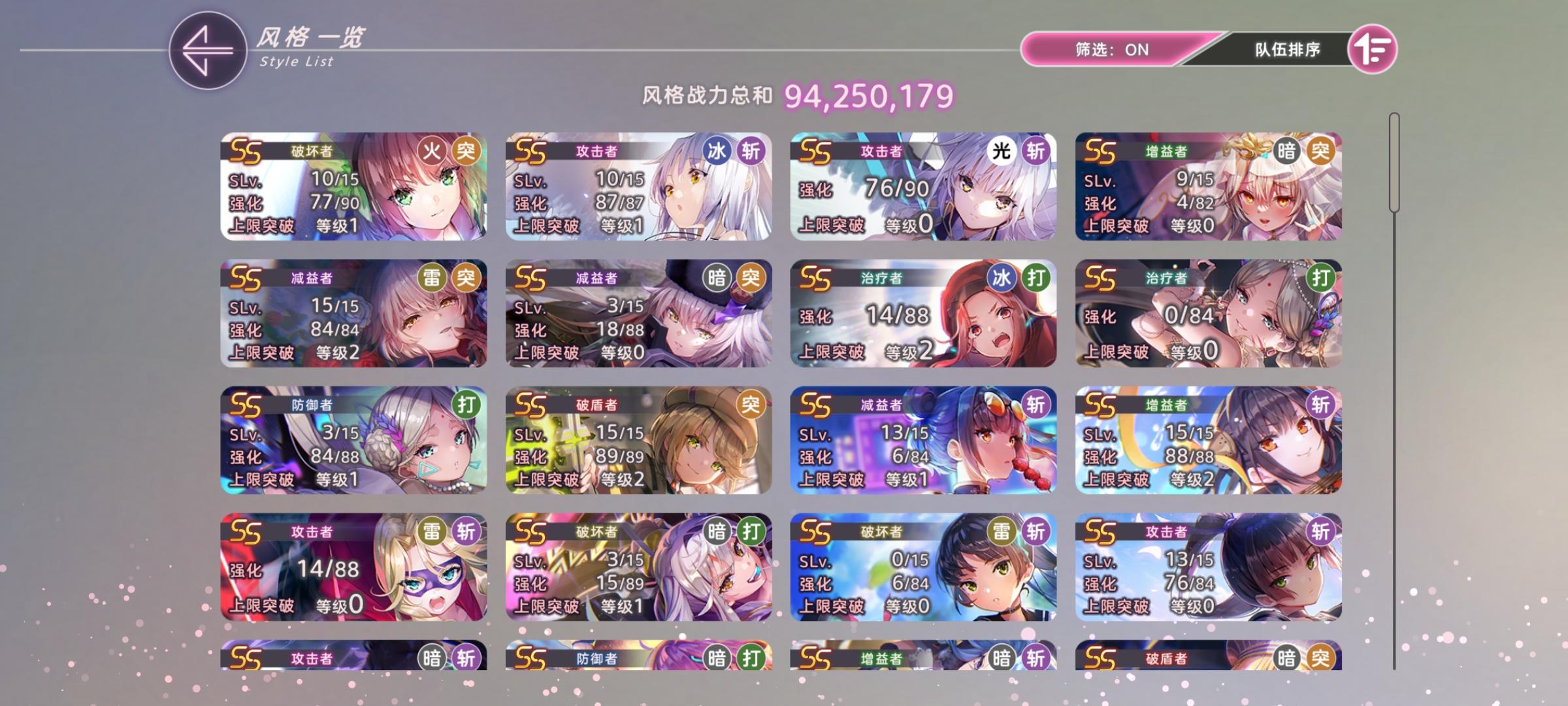
Task: Click the 冰 ice element icon on the first 攻击者 card
Action: click(716, 149)
